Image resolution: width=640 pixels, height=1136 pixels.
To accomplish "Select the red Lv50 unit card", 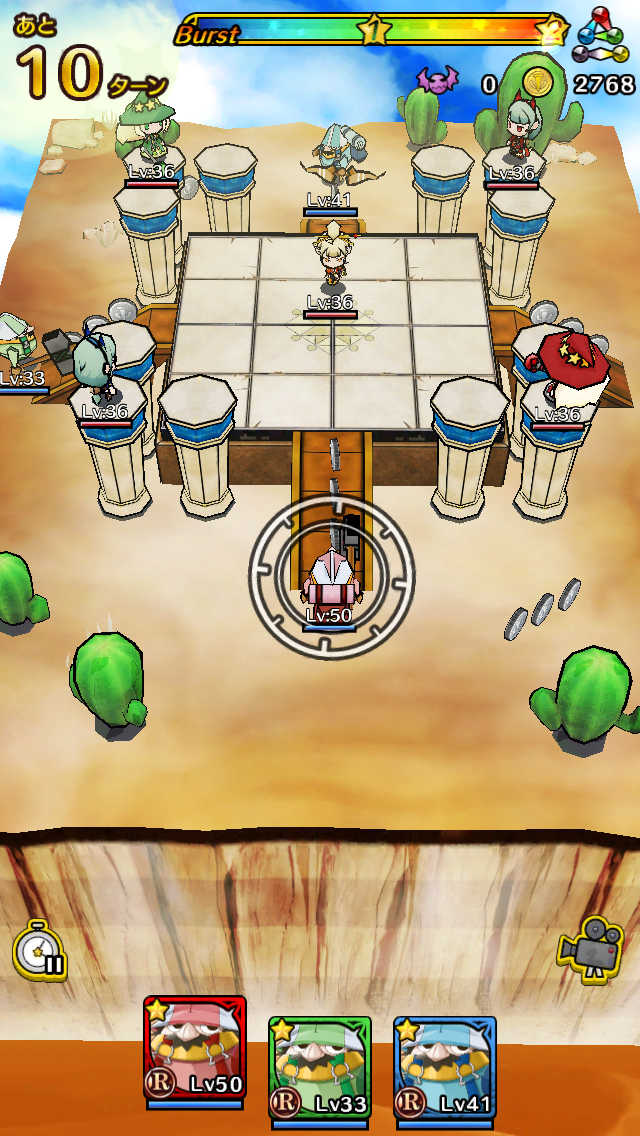I will click(x=195, y=1050).
